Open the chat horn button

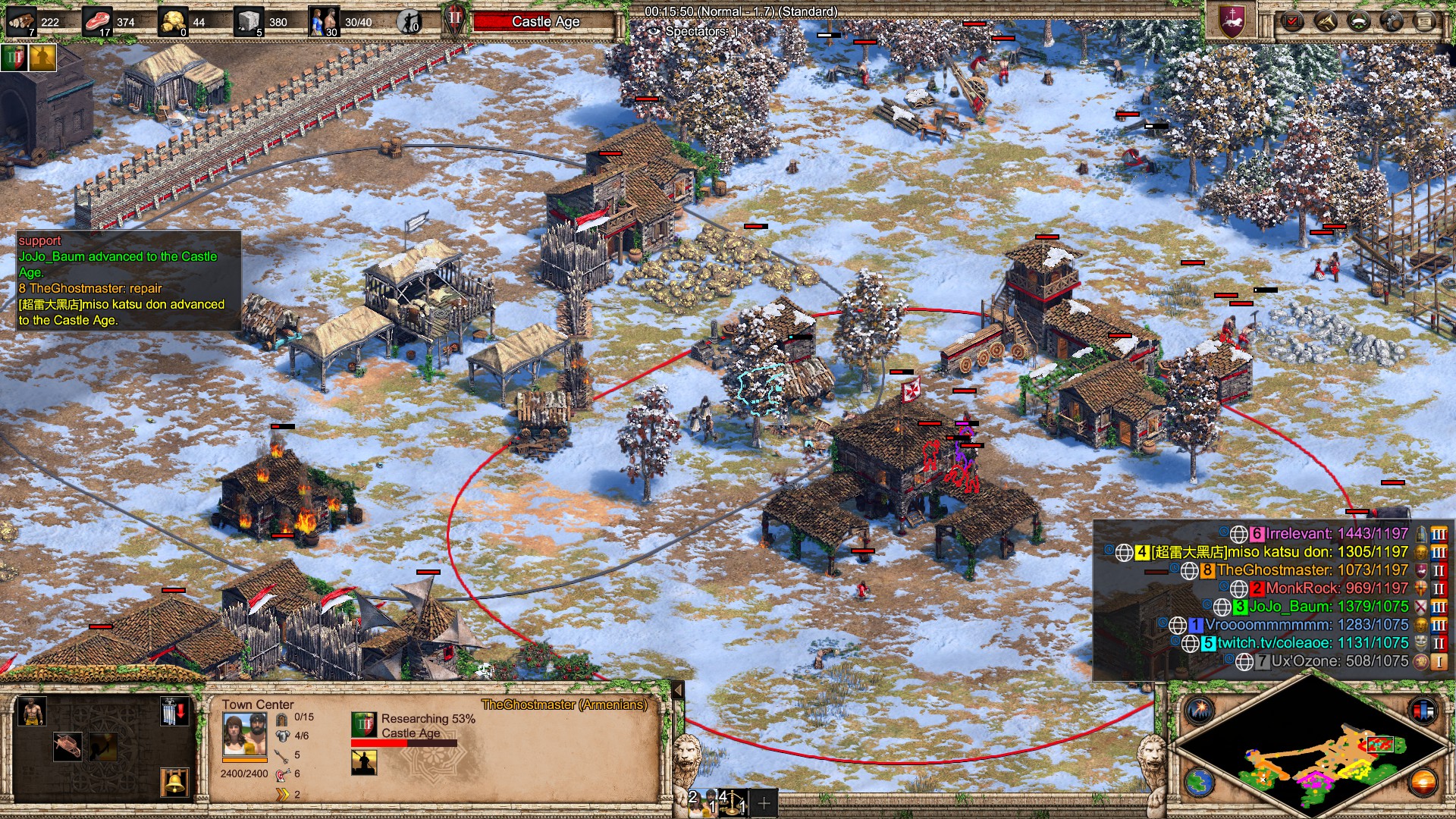pos(1325,20)
